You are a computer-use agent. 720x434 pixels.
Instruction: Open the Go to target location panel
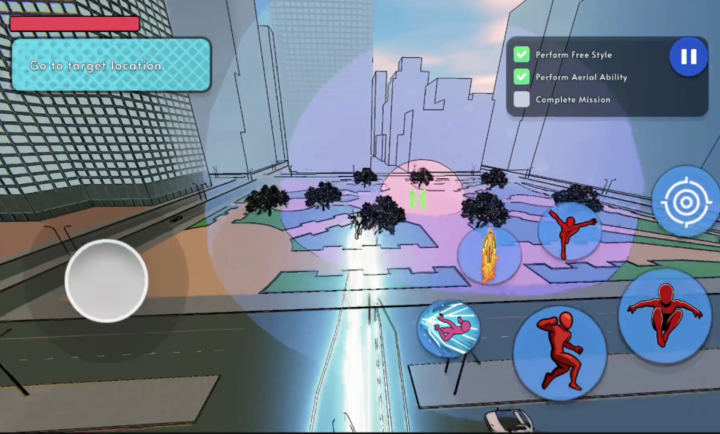[111, 65]
